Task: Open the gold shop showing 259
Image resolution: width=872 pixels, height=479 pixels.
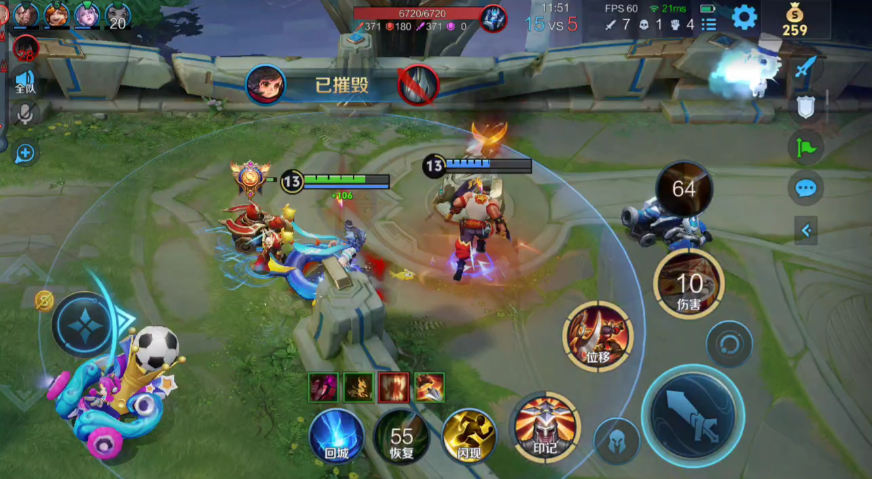Action: coord(795,19)
